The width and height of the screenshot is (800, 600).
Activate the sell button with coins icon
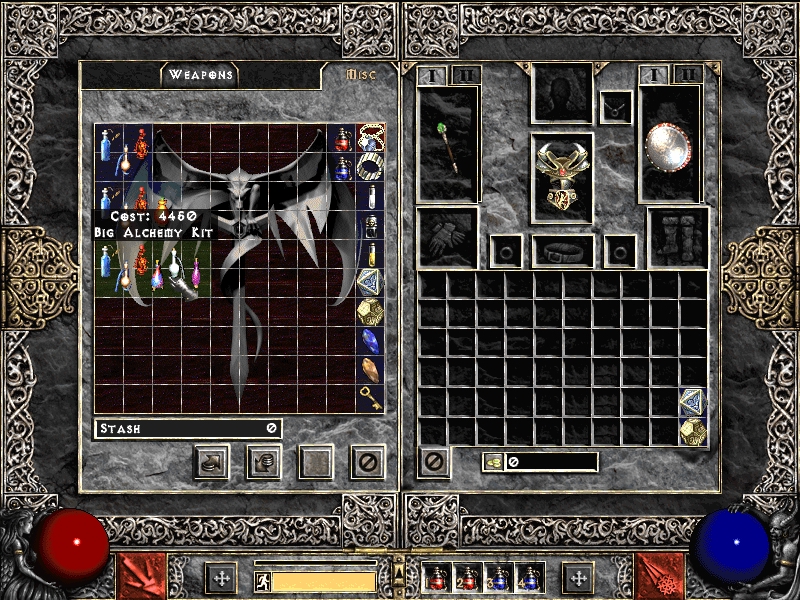(264, 462)
